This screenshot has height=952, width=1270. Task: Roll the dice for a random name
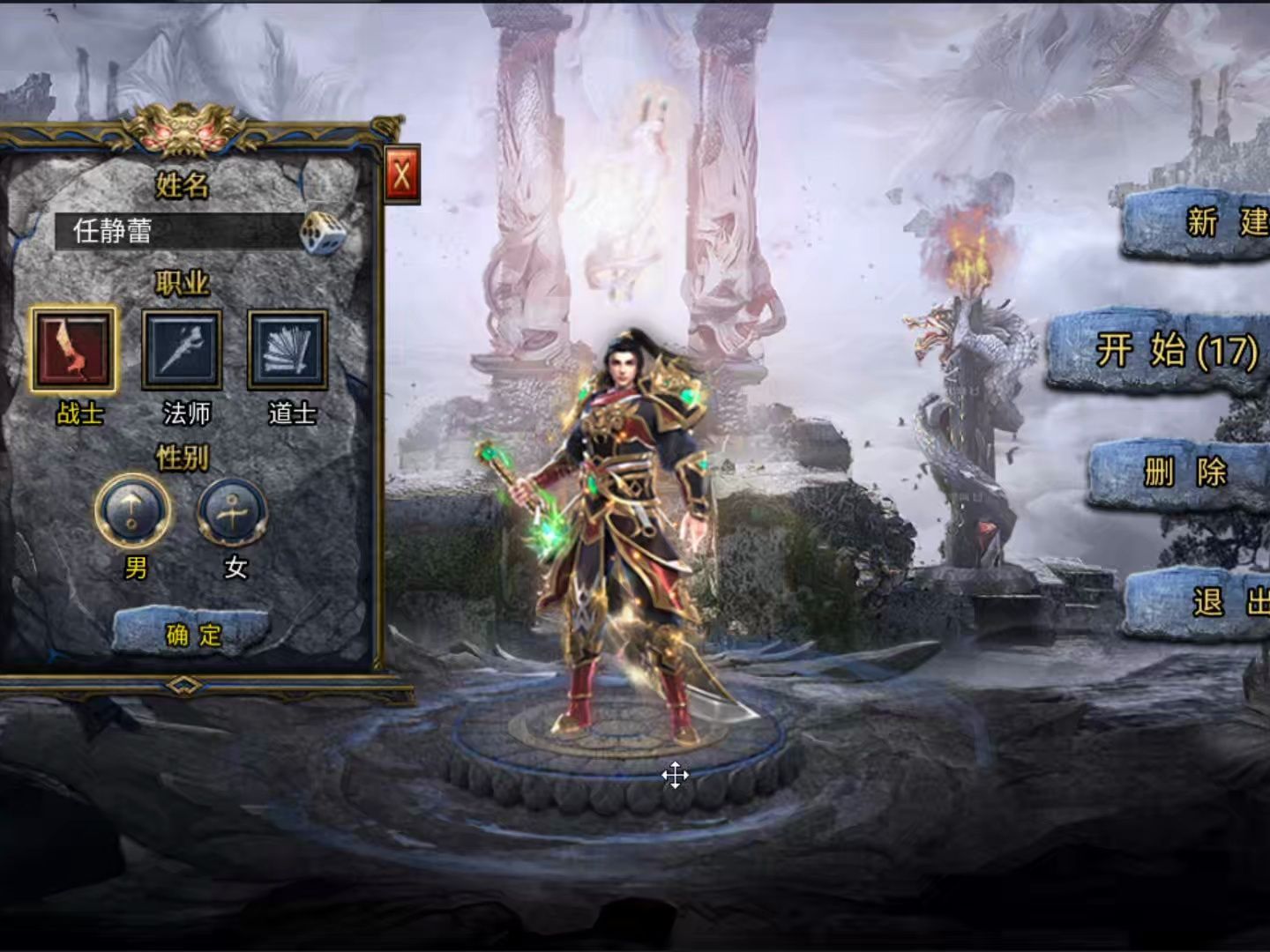(x=322, y=234)
